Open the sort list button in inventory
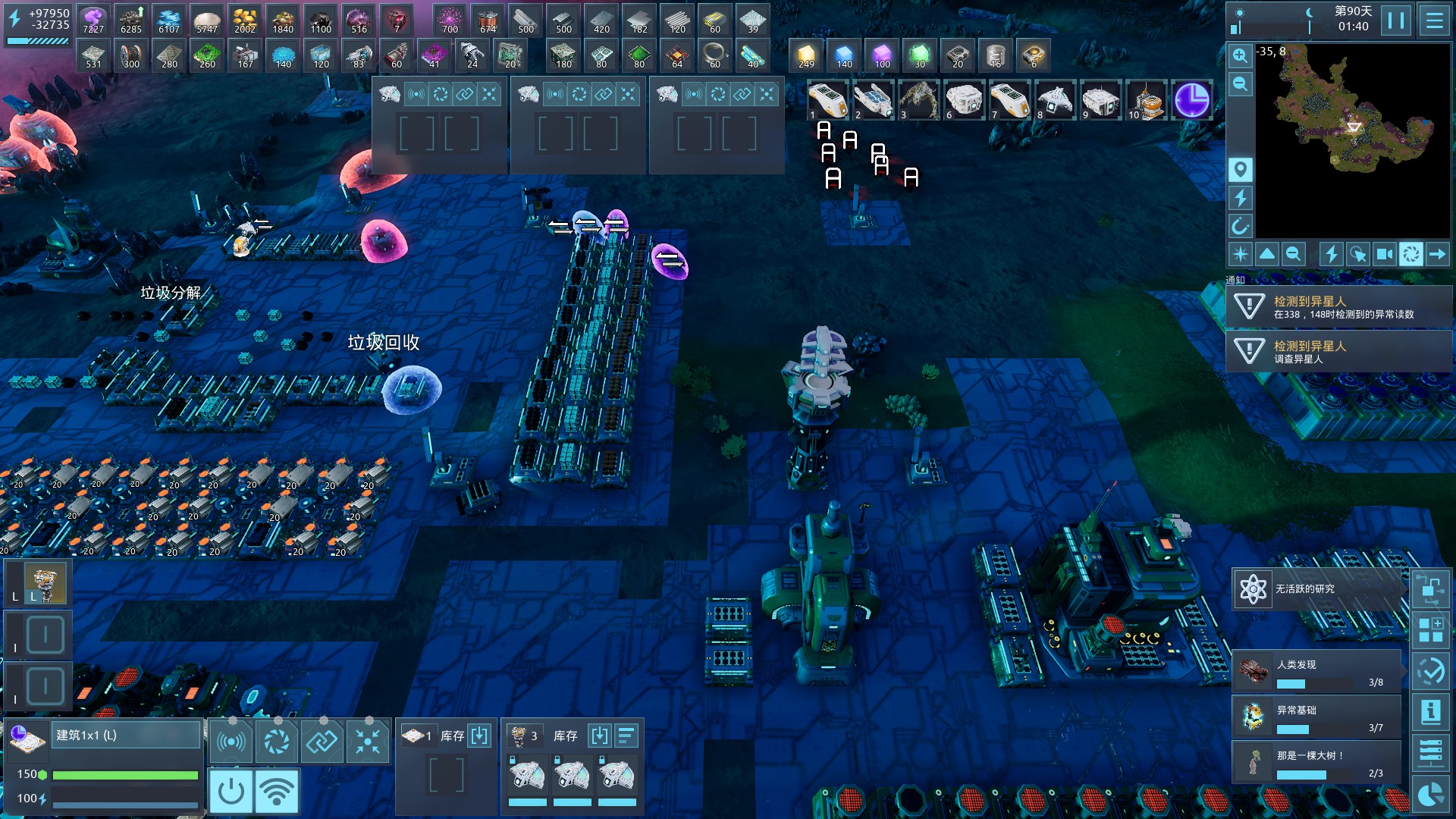 [x=626, y=736]
